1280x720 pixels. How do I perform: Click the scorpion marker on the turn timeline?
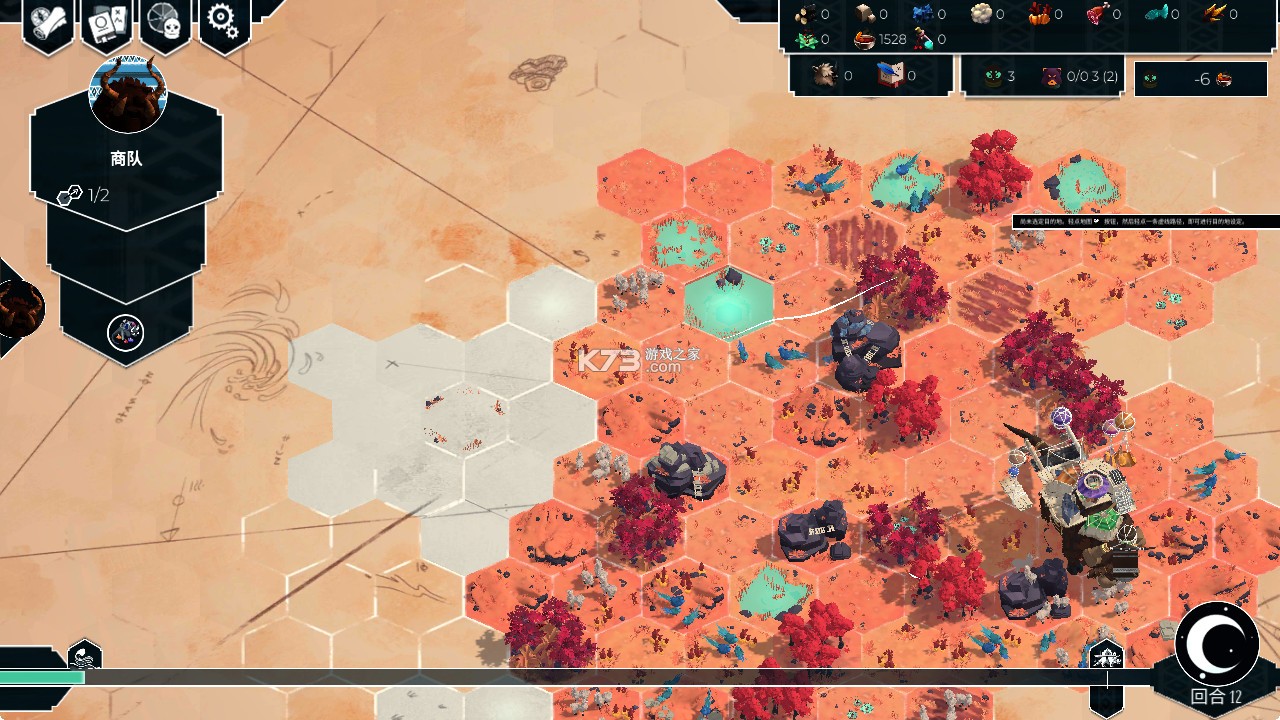pyautogui.click(x=85, y=658)
